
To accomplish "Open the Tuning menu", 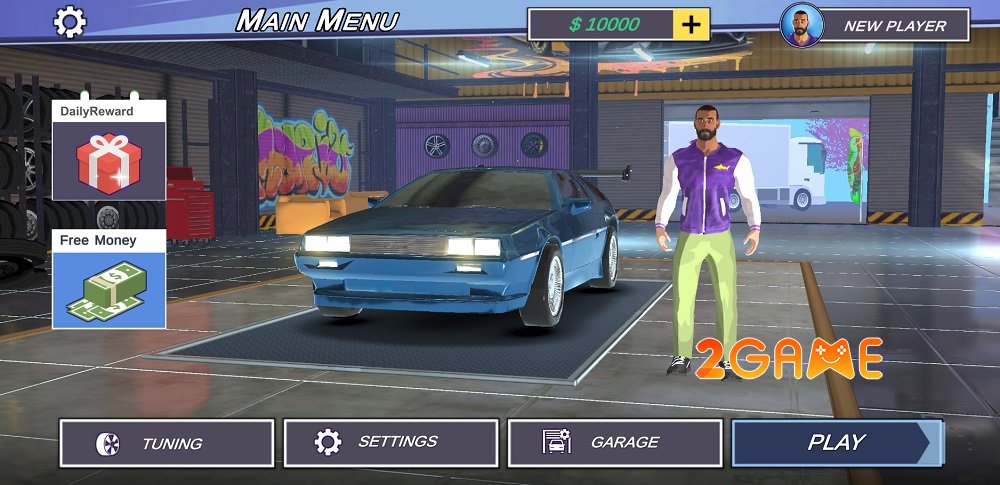I will pyautogui.click(x=167, y=443).
